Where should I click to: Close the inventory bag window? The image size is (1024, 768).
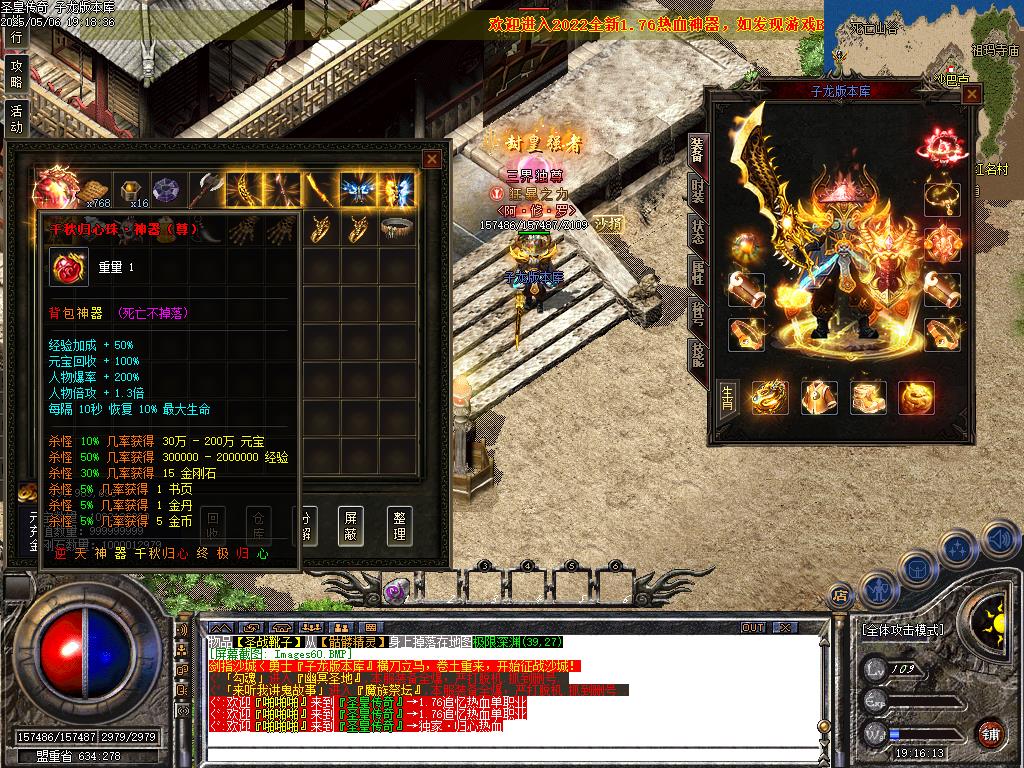click(x=431, y=159)
